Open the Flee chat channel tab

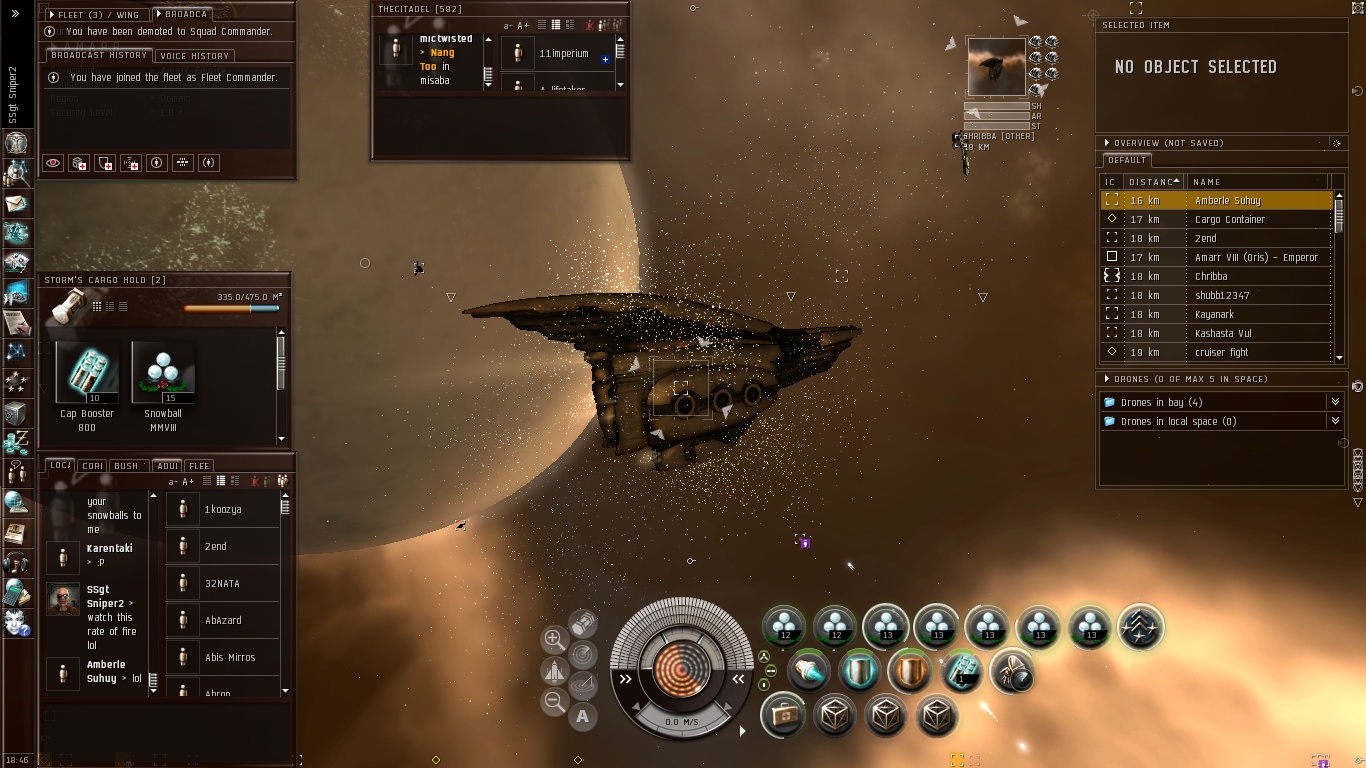[x=199, y=466]
